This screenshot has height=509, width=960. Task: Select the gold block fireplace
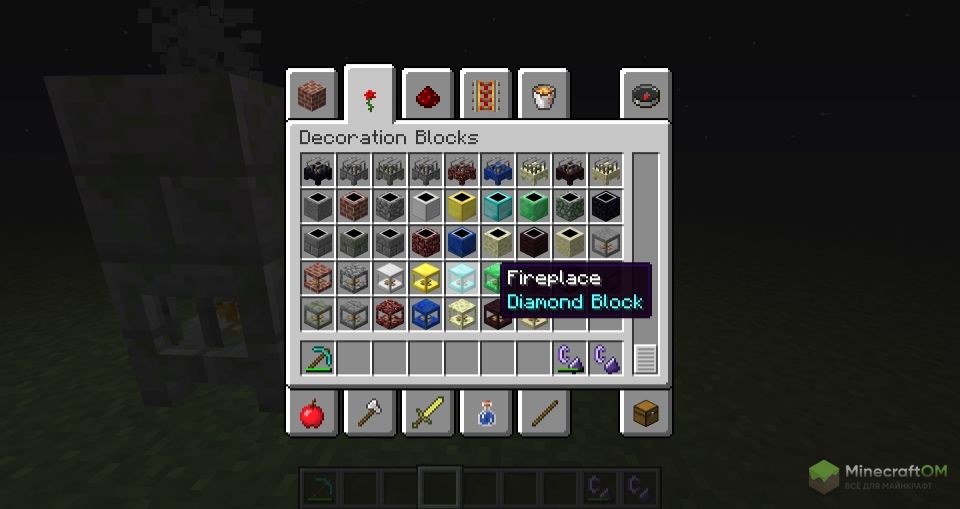[426, 279]
